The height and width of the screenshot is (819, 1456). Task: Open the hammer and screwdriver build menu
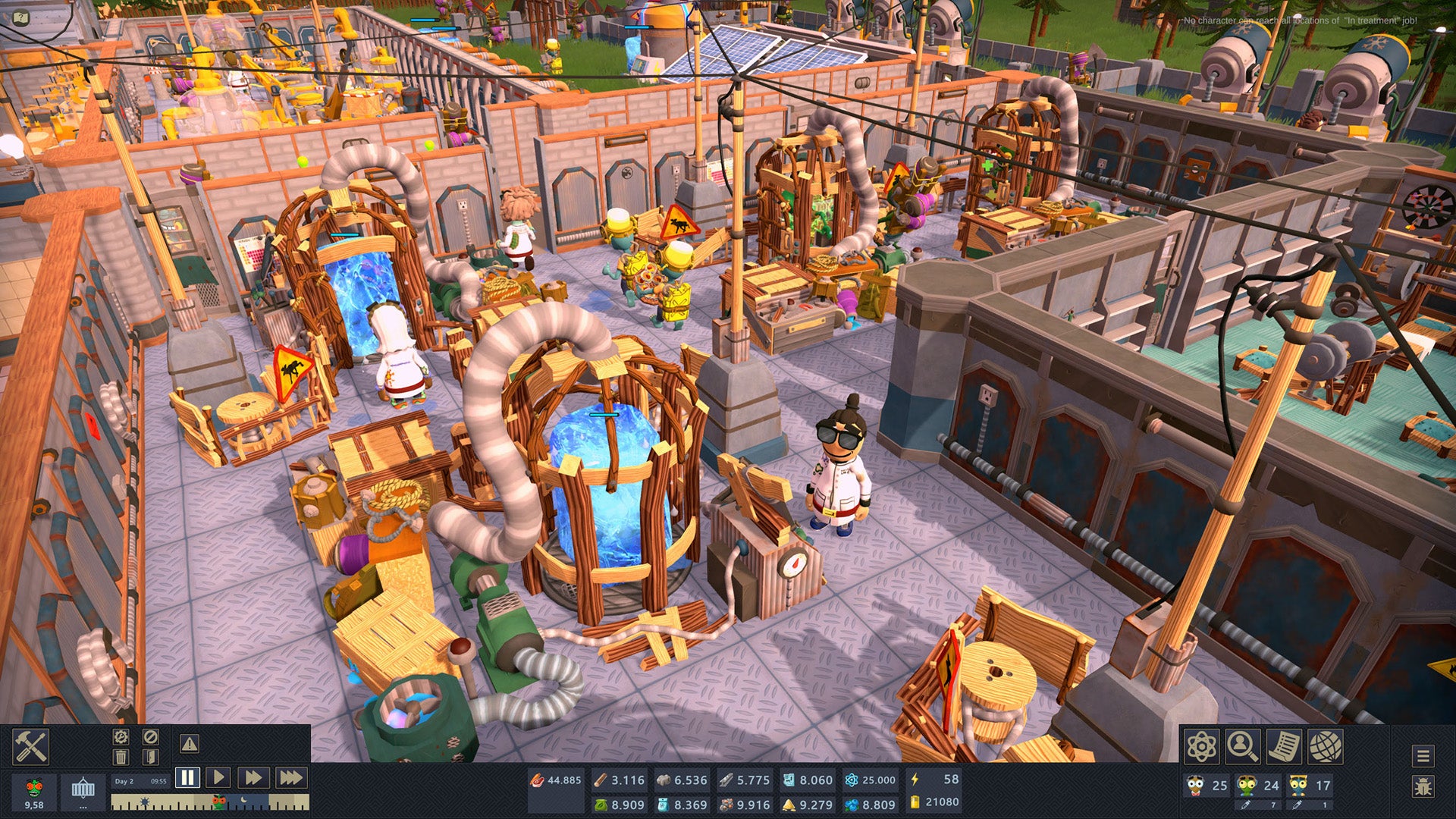(31, 747)
